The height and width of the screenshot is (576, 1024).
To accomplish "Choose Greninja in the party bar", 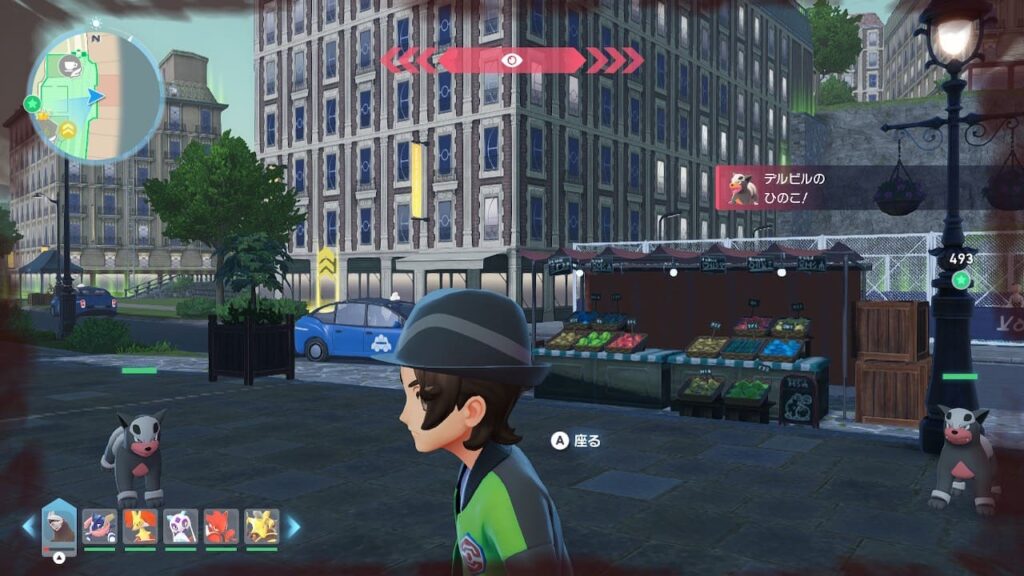I will [99, 526].
